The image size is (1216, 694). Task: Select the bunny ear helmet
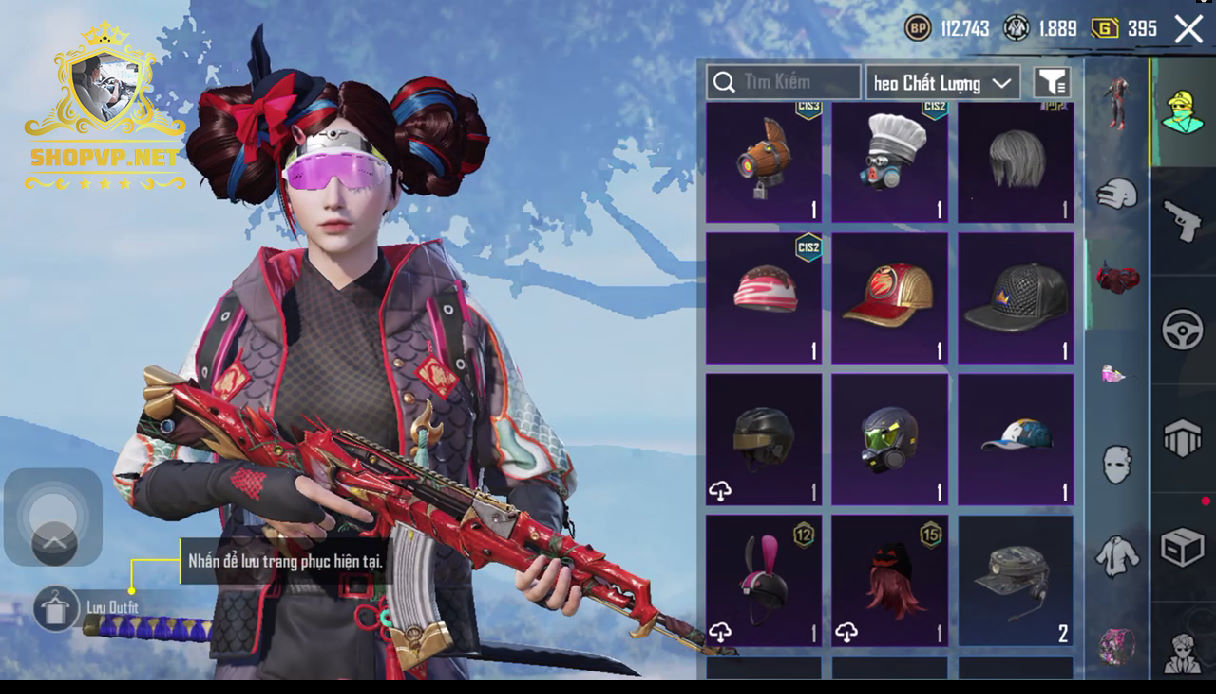click(764, 580)
